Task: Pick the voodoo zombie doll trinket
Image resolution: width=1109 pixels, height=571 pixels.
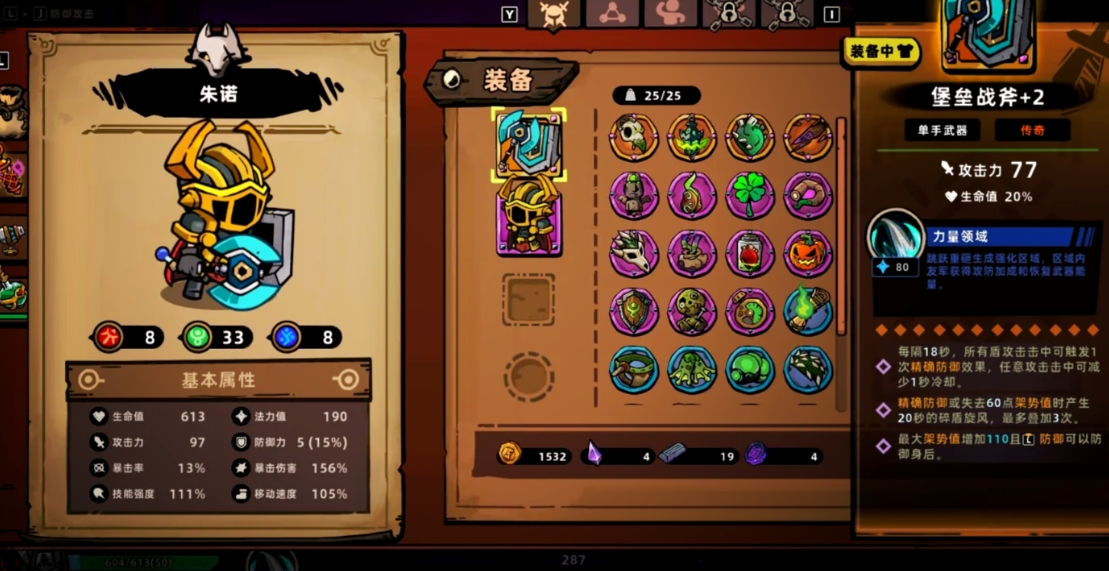Action: [x=692, y=311]
